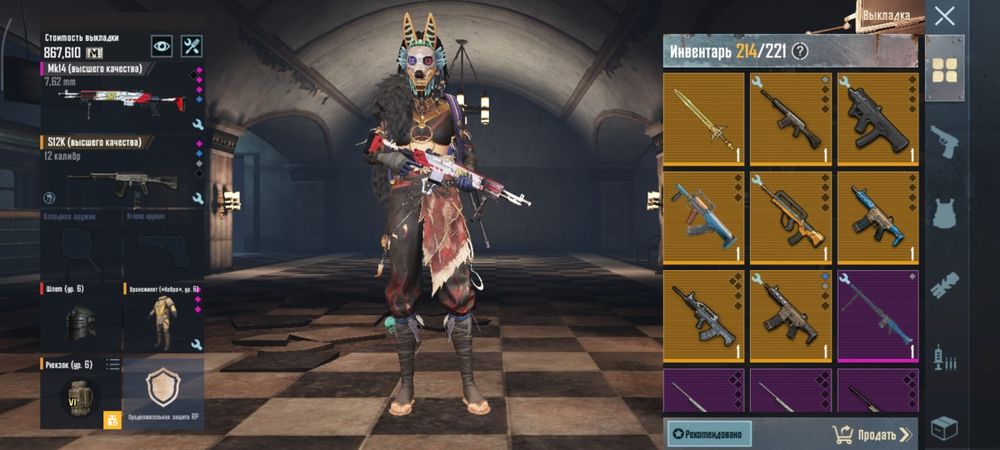
Task: Select the golden sword inventory item
Action: (703, 118)
